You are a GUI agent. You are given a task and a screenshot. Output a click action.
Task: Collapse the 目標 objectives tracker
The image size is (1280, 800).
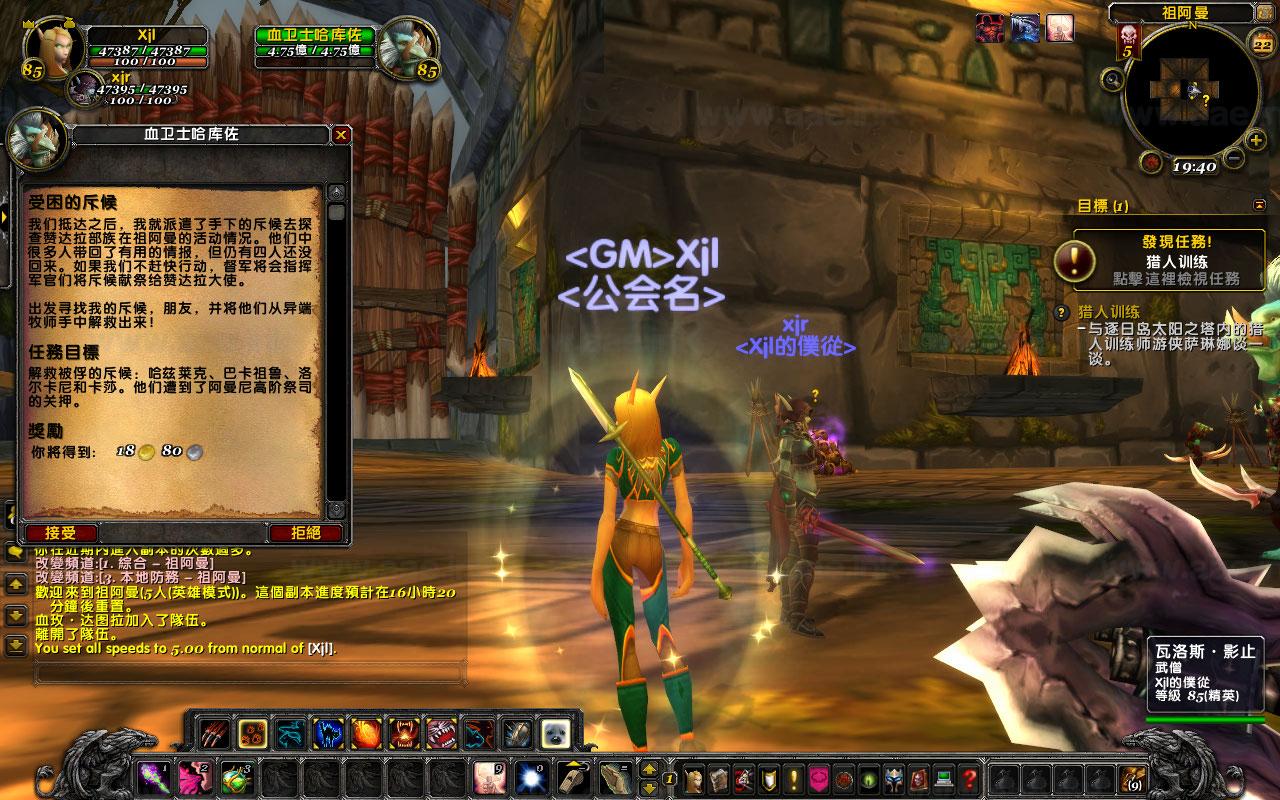[x=1259, y=205]
